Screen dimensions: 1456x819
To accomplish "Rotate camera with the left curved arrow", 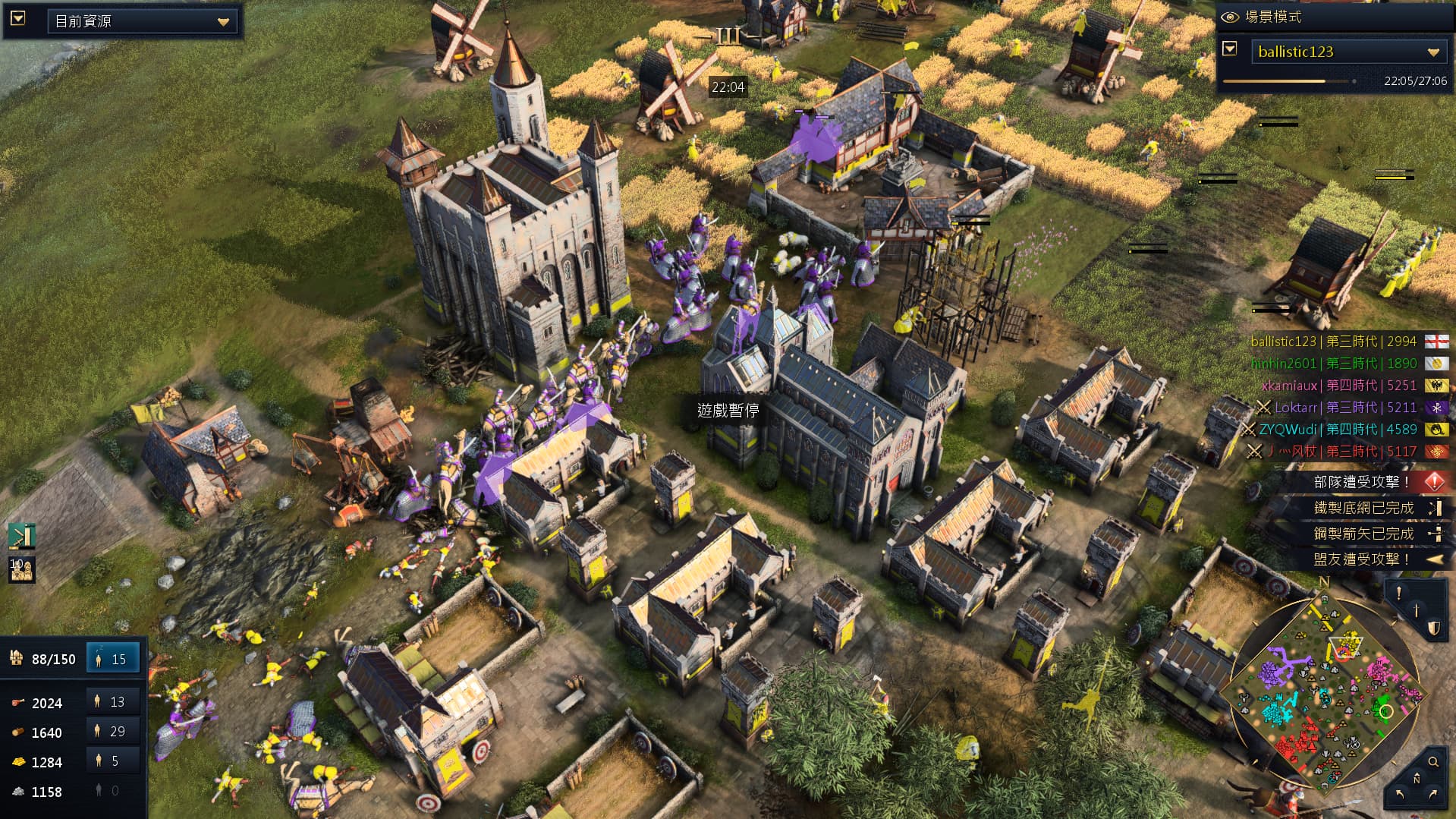I will click(1399, 794).
